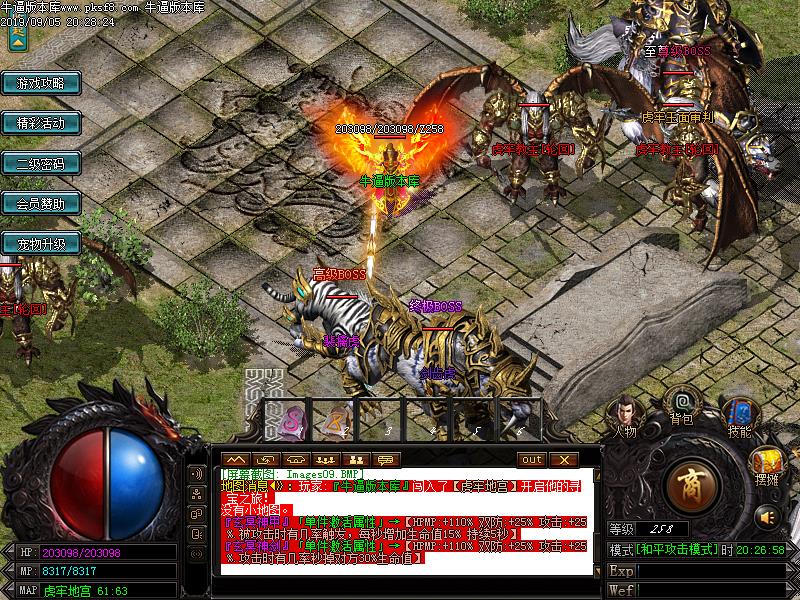Close the chat panel with the X button
This screenshot has height=600, width=800.
[x=563, y=459]
